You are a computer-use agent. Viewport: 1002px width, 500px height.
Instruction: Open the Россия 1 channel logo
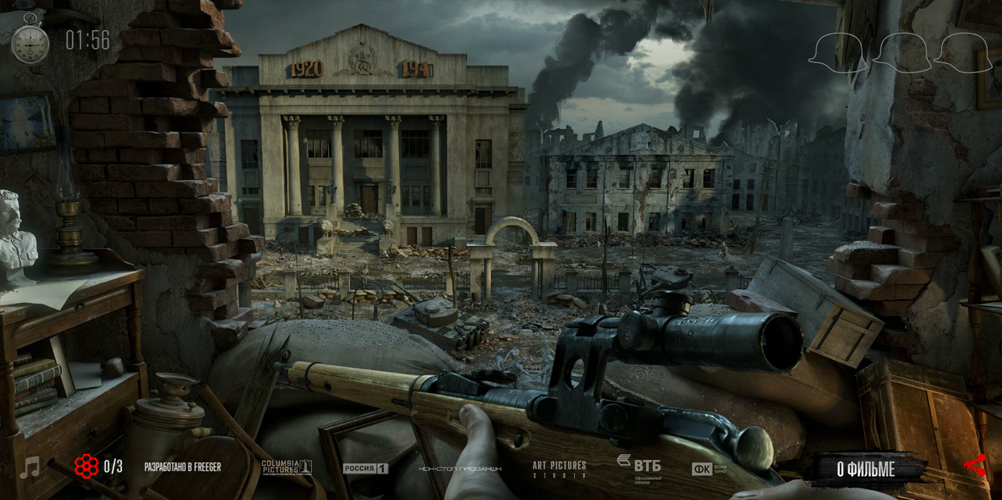[x=365, y=468]
